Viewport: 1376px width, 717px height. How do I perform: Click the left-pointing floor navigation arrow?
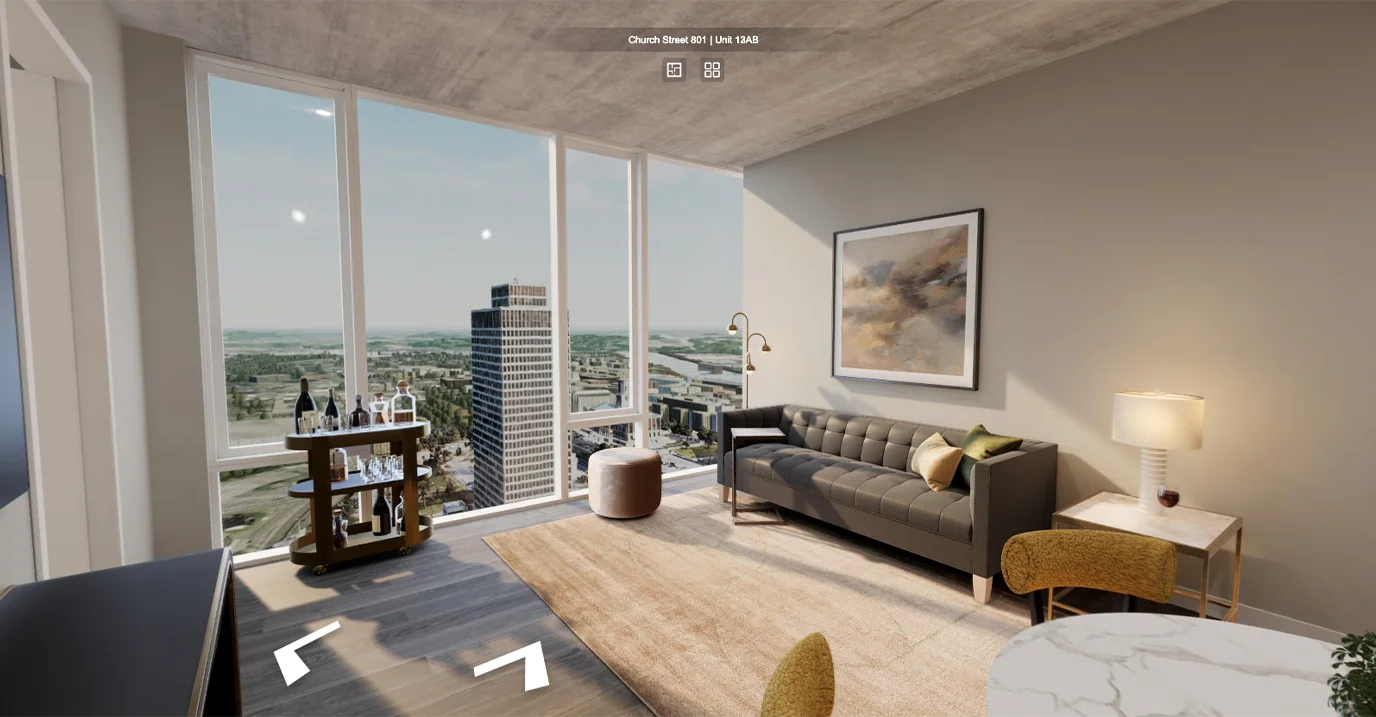tap(302, 650)
